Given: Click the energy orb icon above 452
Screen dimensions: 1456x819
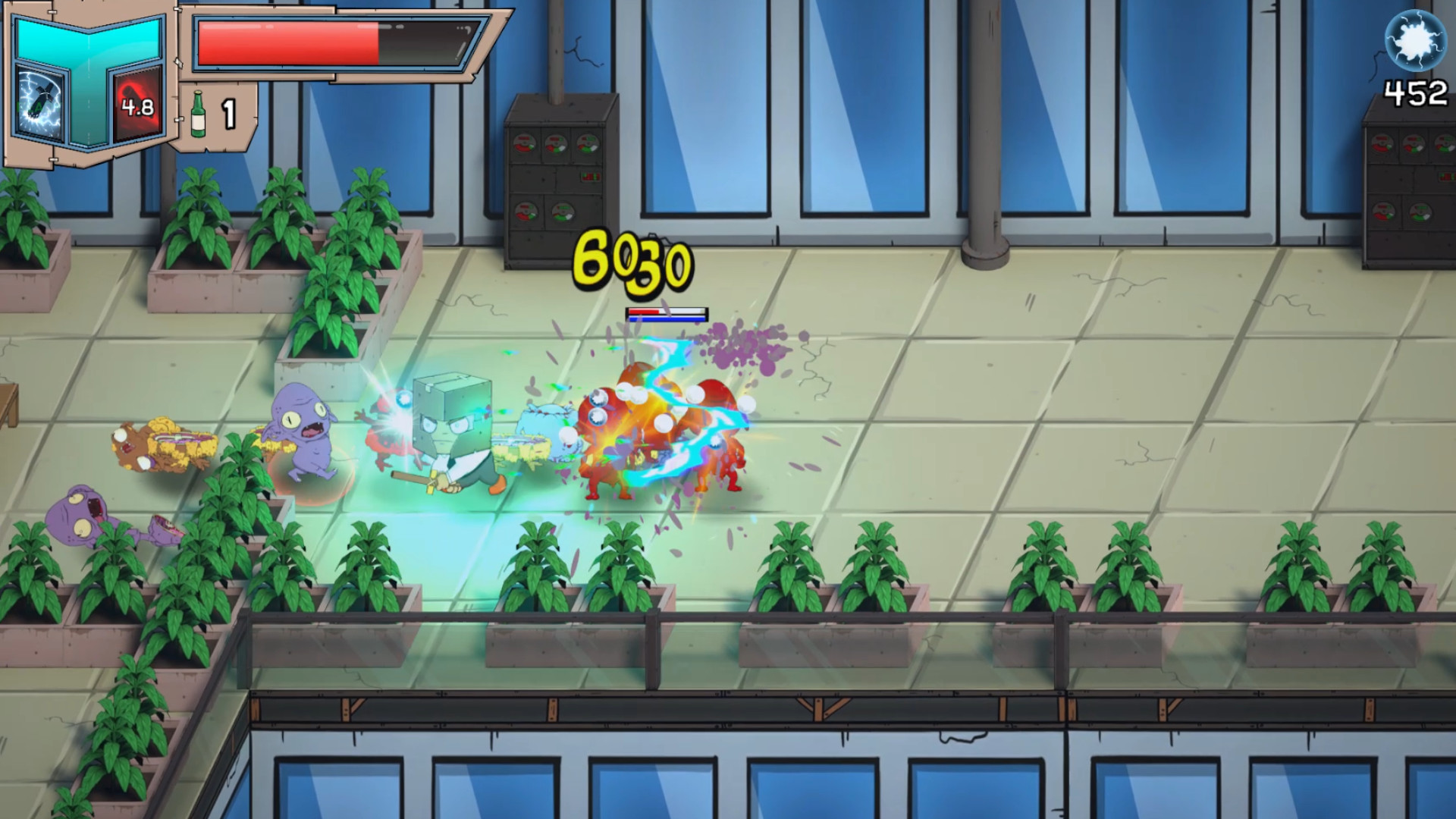Looking at the screenshot, I should click(1415, 39).
